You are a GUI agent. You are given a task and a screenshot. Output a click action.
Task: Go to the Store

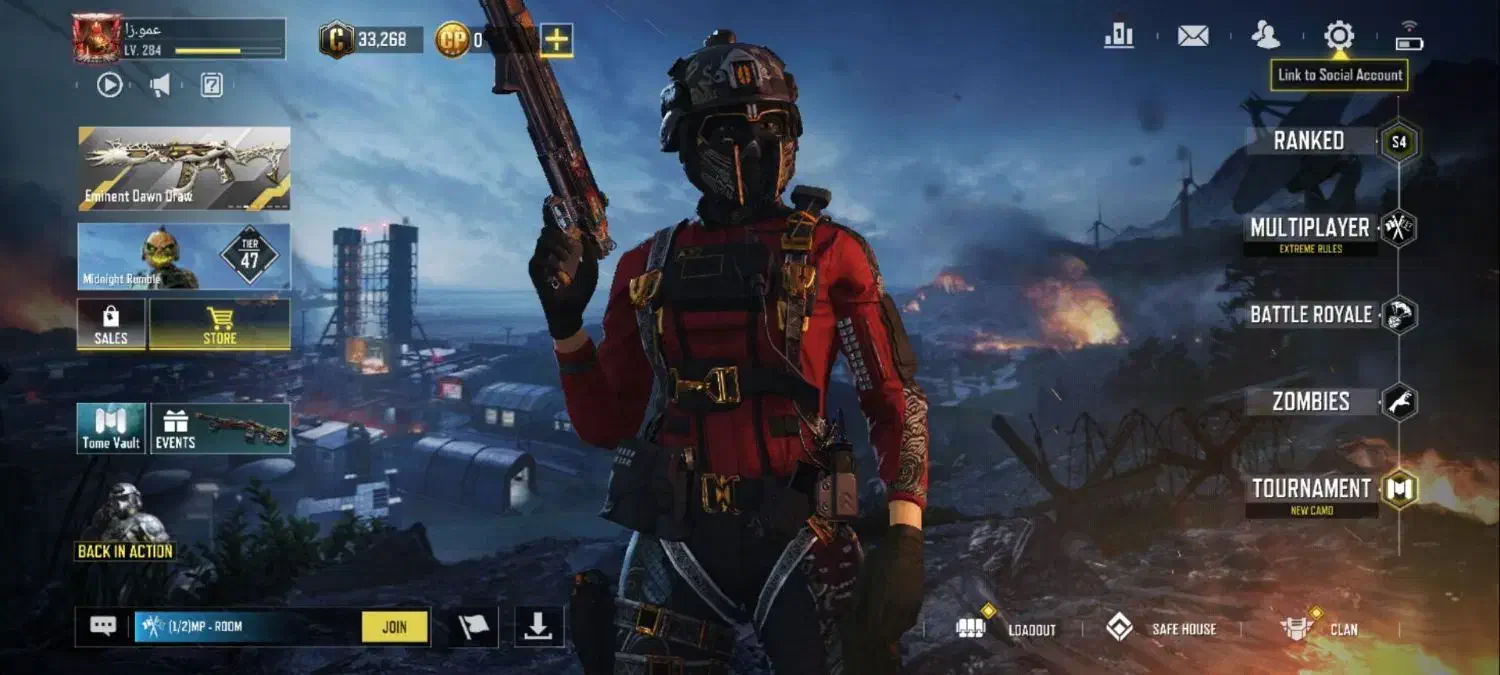coord(220,324)
